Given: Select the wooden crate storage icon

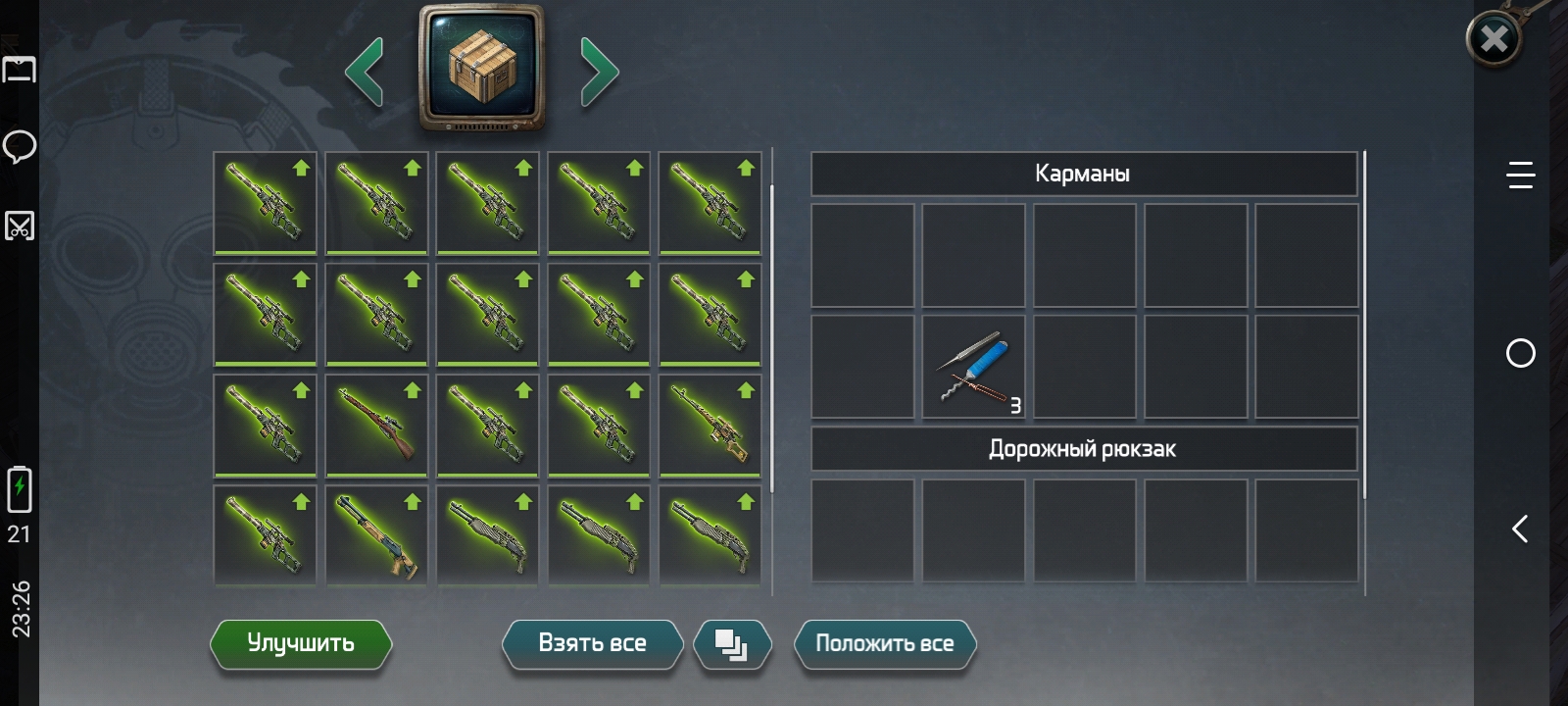Looking at the screenshot, I should (x=481, y=67).
